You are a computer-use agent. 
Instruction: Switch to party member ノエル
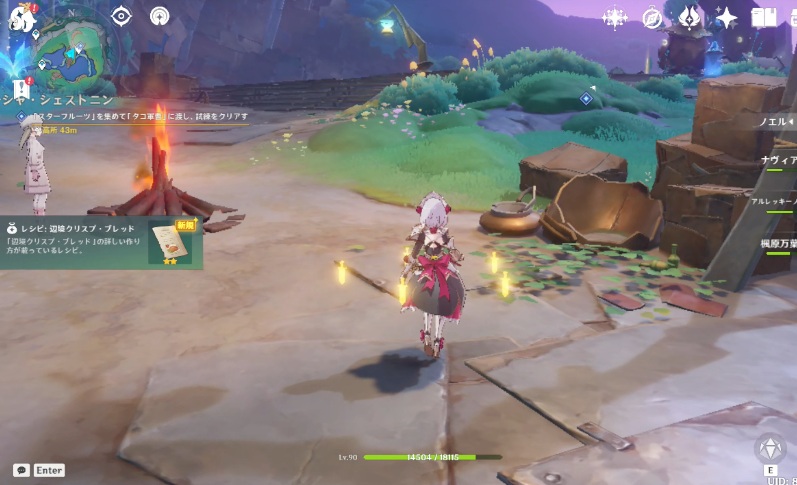coord(776,122)
